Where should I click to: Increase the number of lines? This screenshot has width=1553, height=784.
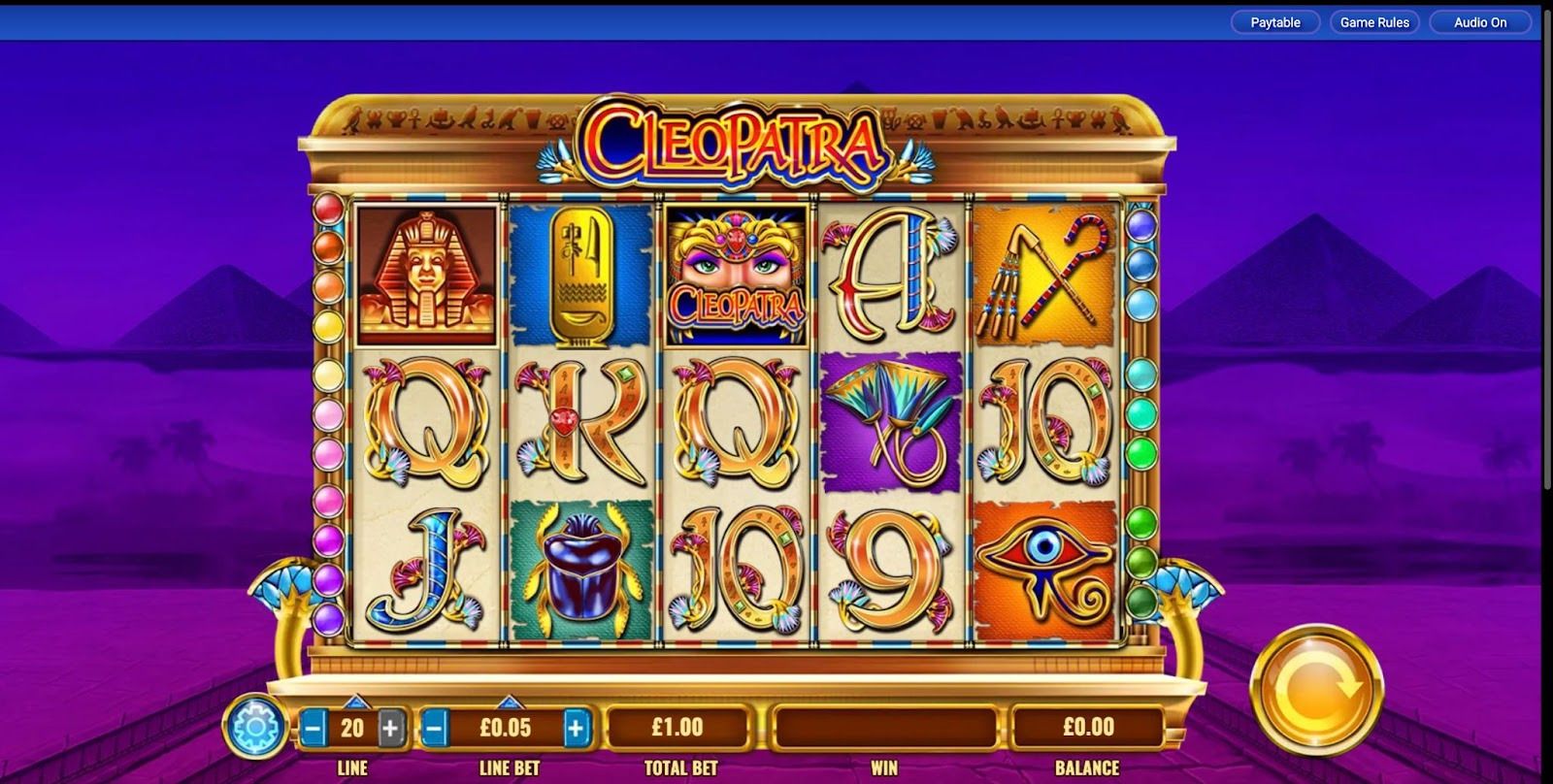pyautogui.click(x=390, y=727)
